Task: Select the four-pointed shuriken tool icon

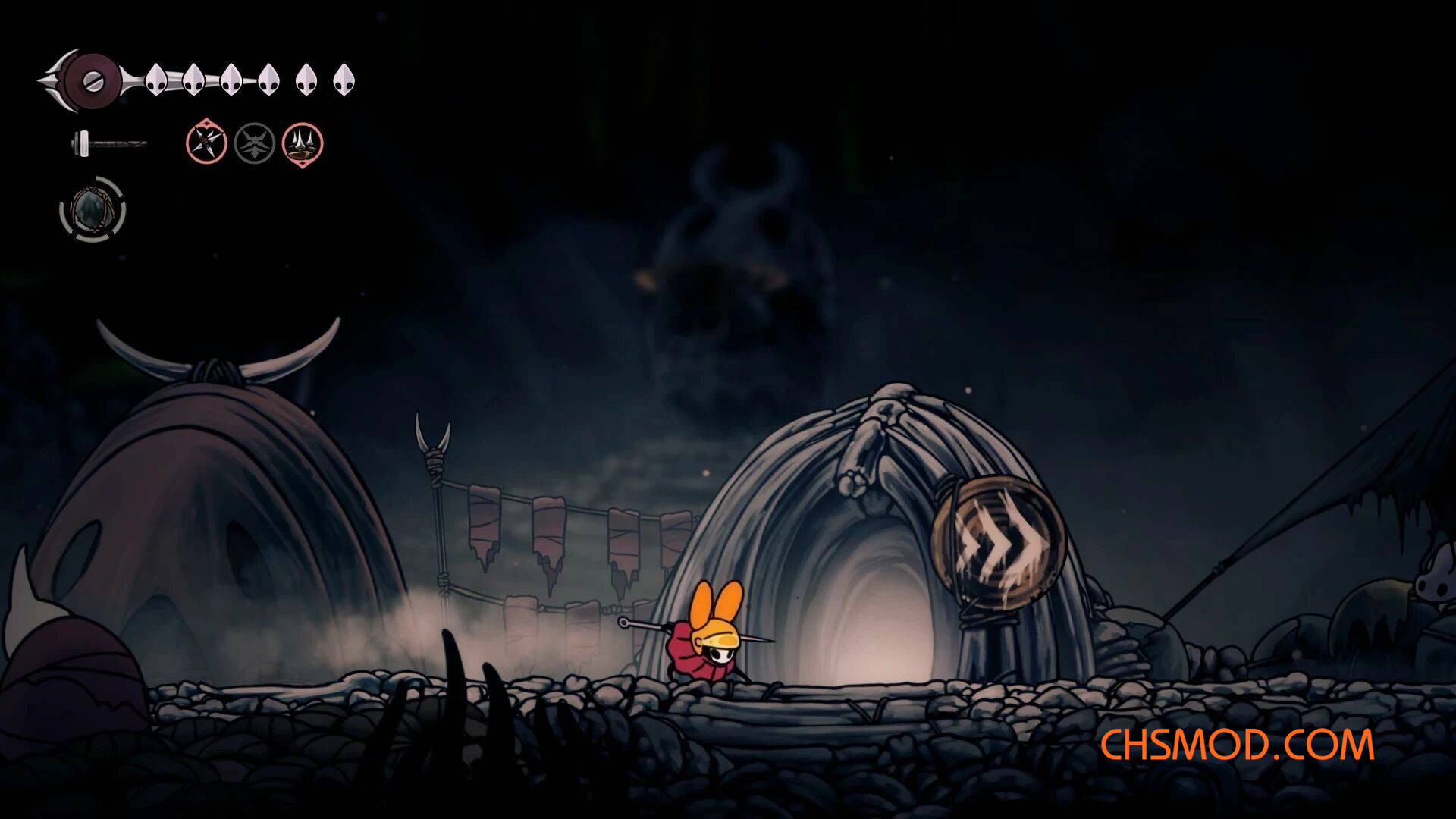Action: [x=206, y=143]
